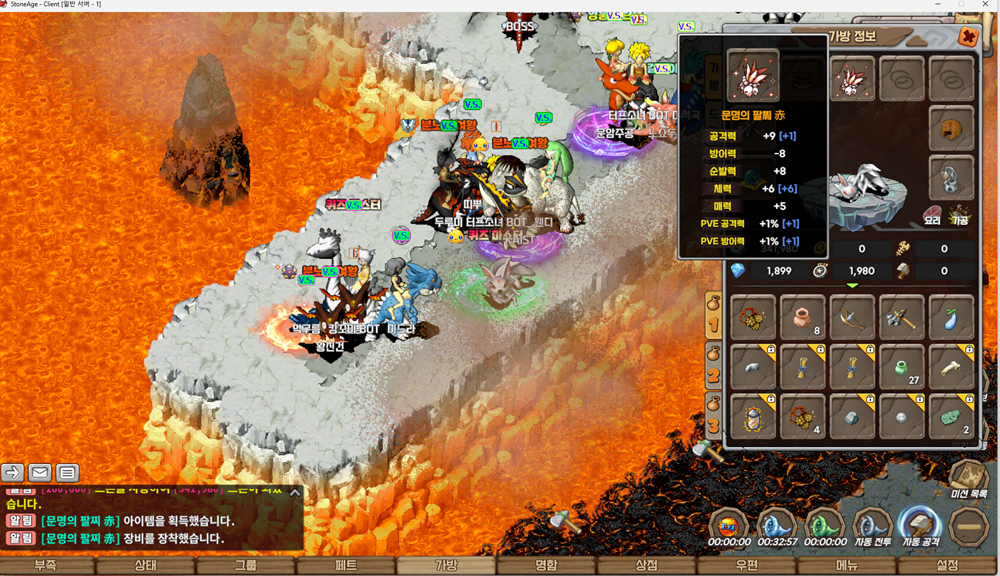Image resolution: width=1000 pixels, height=576 pixels.
Task: Open the 미션 목록 mission list
Action: point(968,480)
